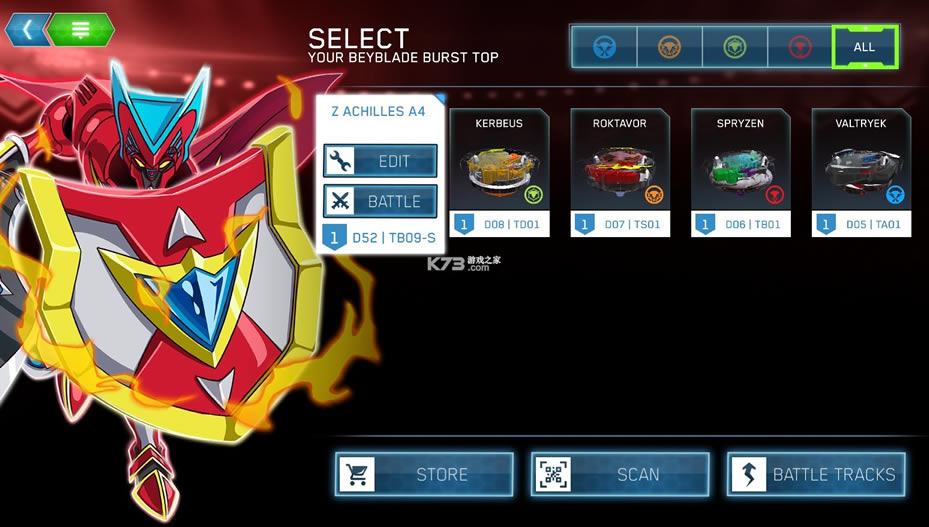Viewport: 929px width, 527px height.
Task: Filter tops by the orange type icon
Action: 669,47
